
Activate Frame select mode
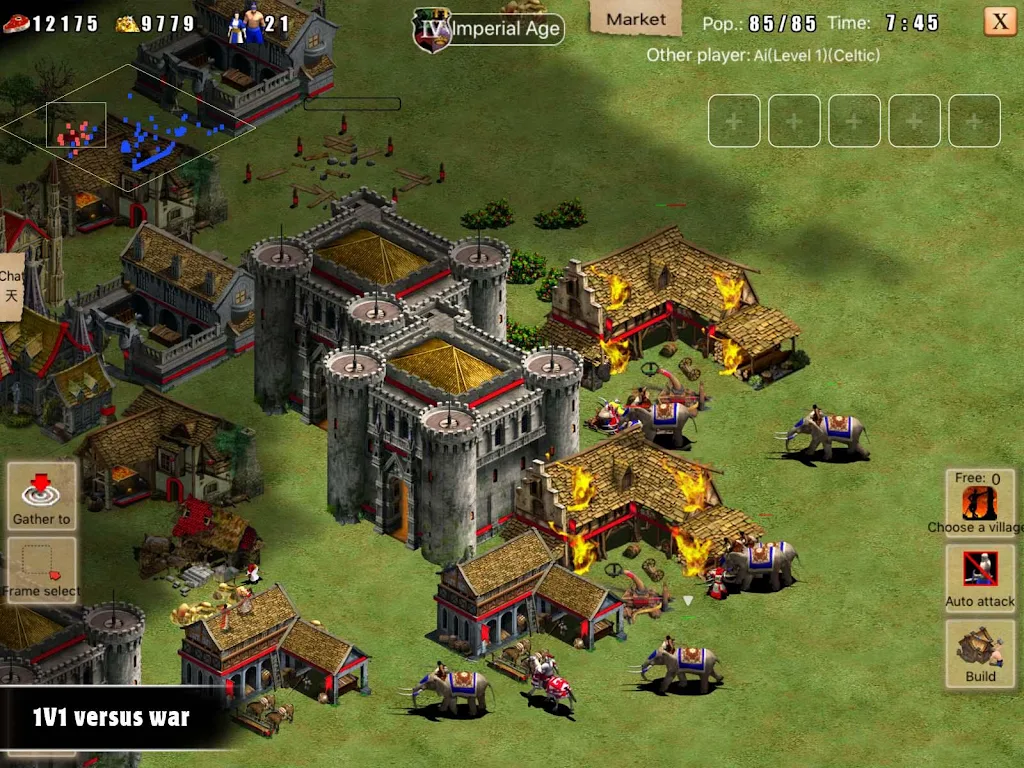41,568
